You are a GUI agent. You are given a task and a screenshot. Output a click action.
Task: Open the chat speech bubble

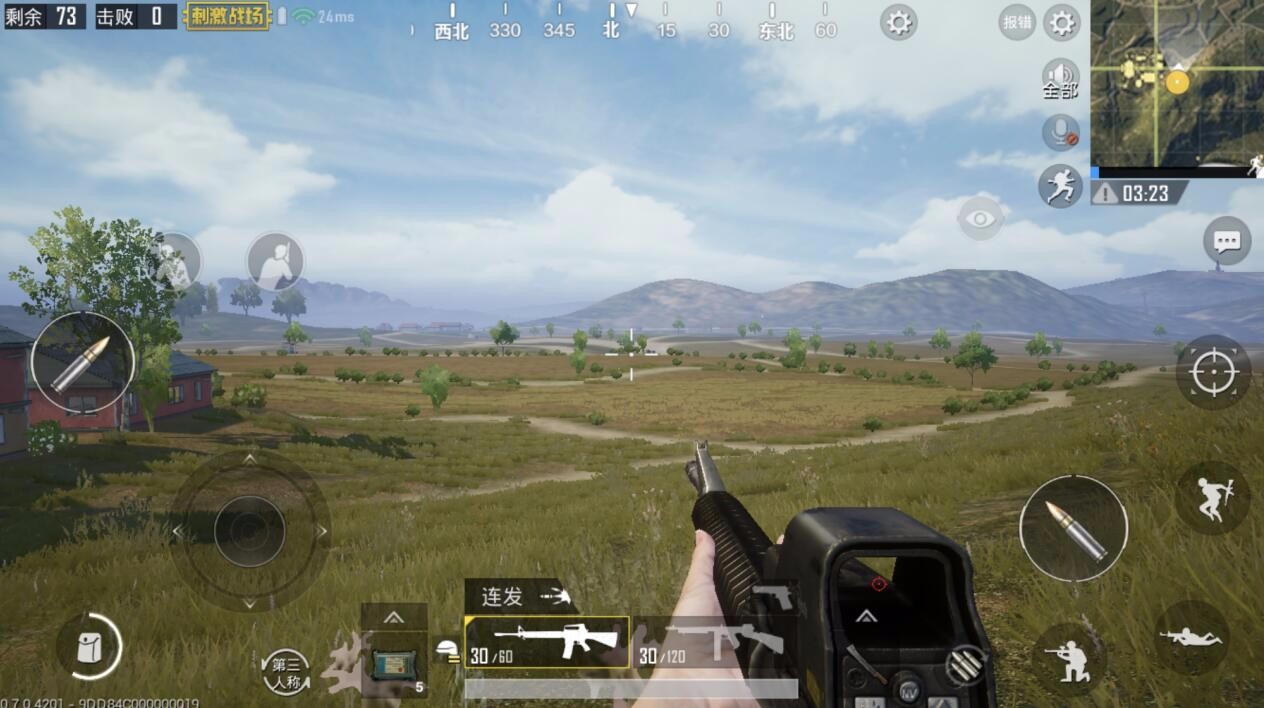point(1227,241)
